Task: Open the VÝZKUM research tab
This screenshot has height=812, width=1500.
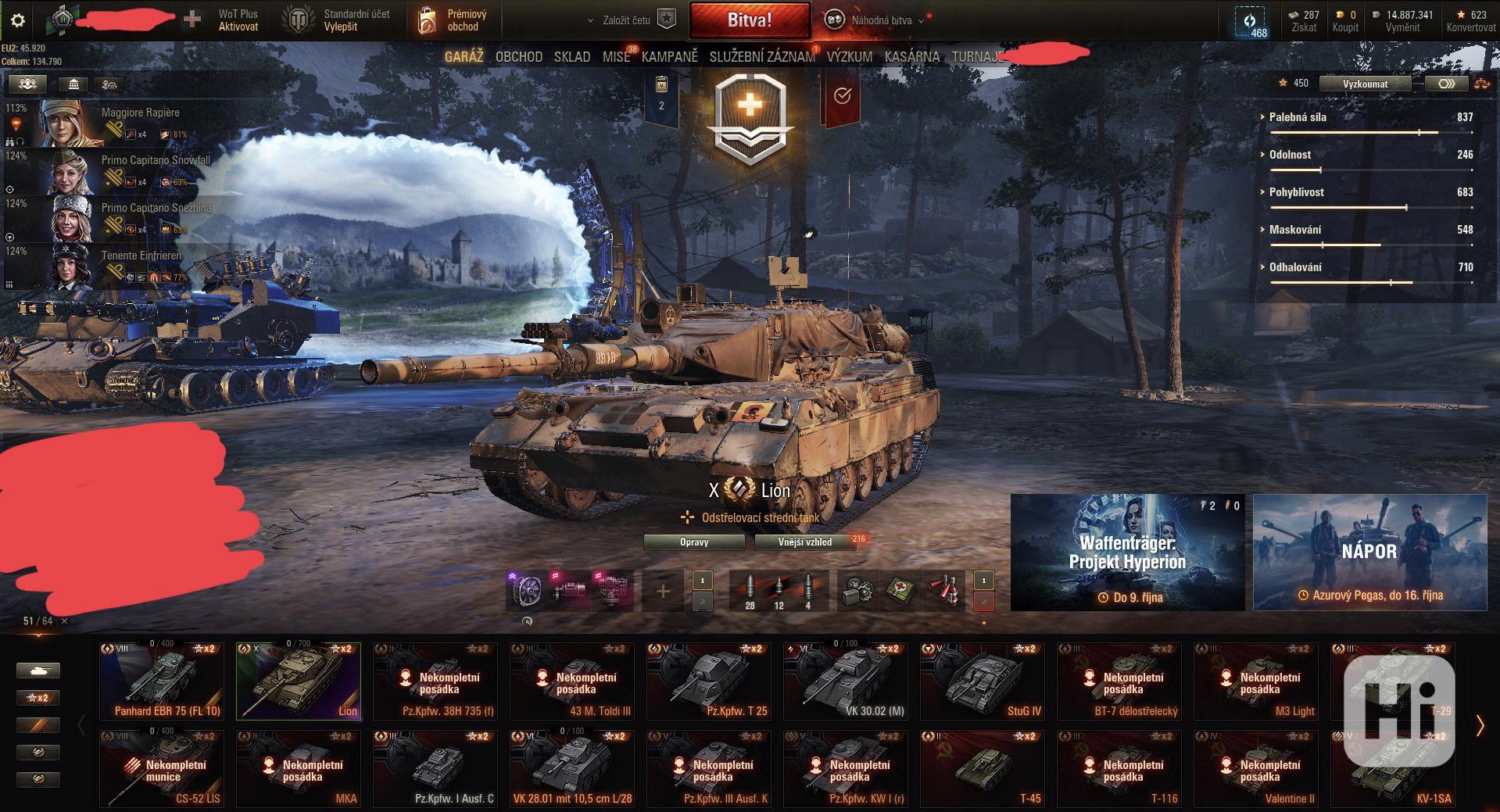Action: (x=849, y=57)
